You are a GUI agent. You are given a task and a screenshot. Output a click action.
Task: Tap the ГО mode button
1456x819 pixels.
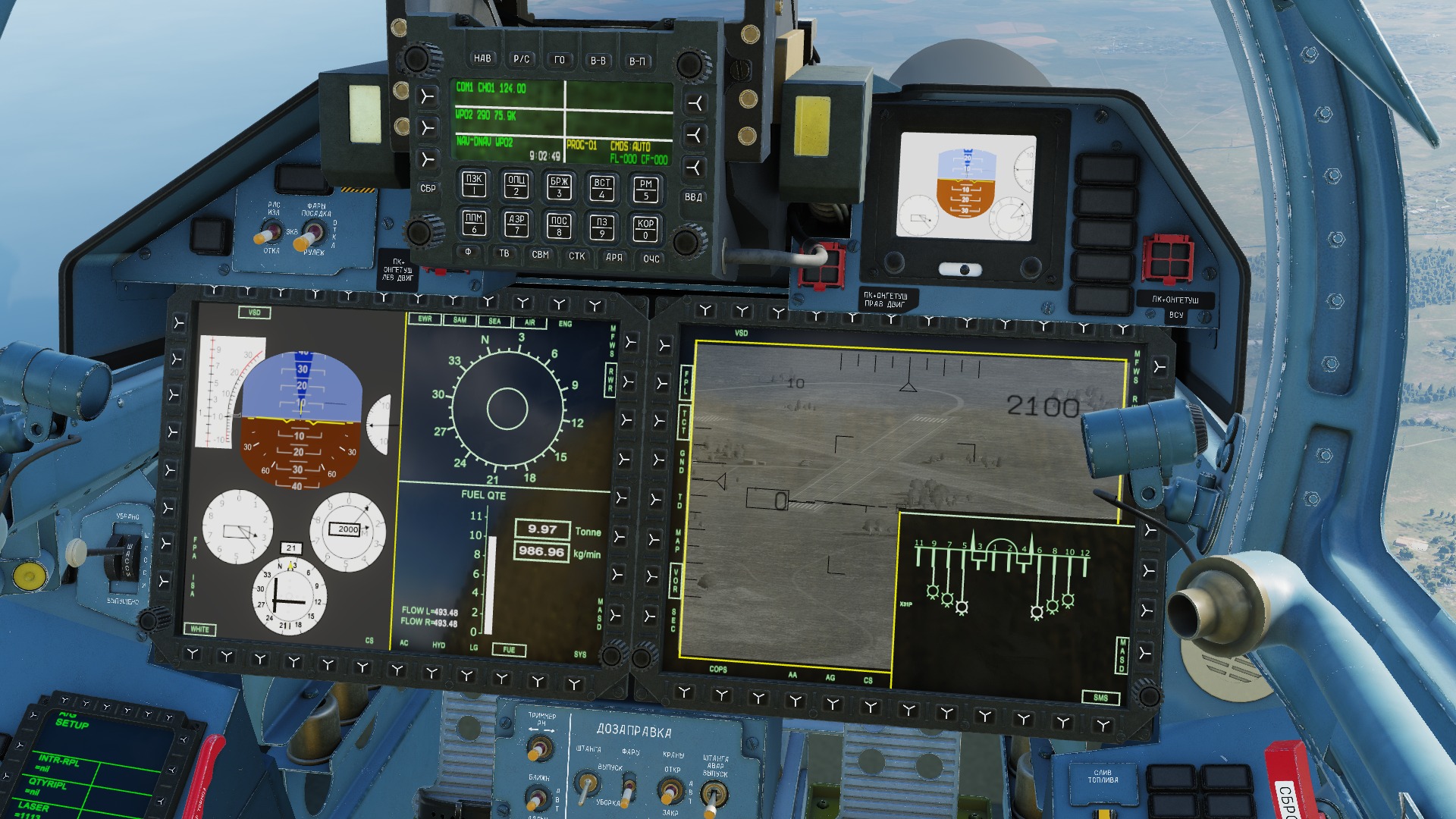560,60
